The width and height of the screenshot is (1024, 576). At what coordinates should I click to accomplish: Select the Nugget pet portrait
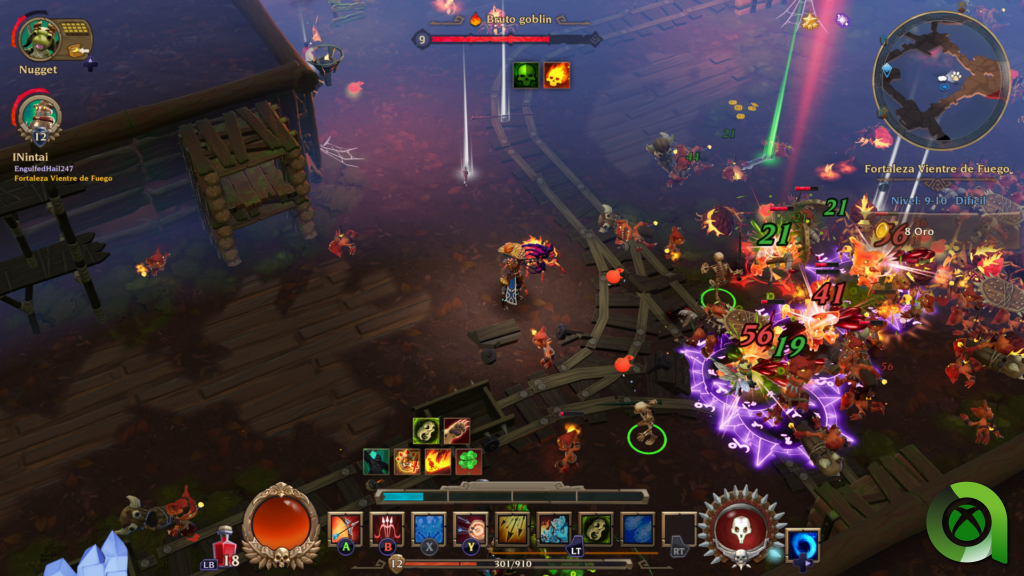(x=39, y=38)
